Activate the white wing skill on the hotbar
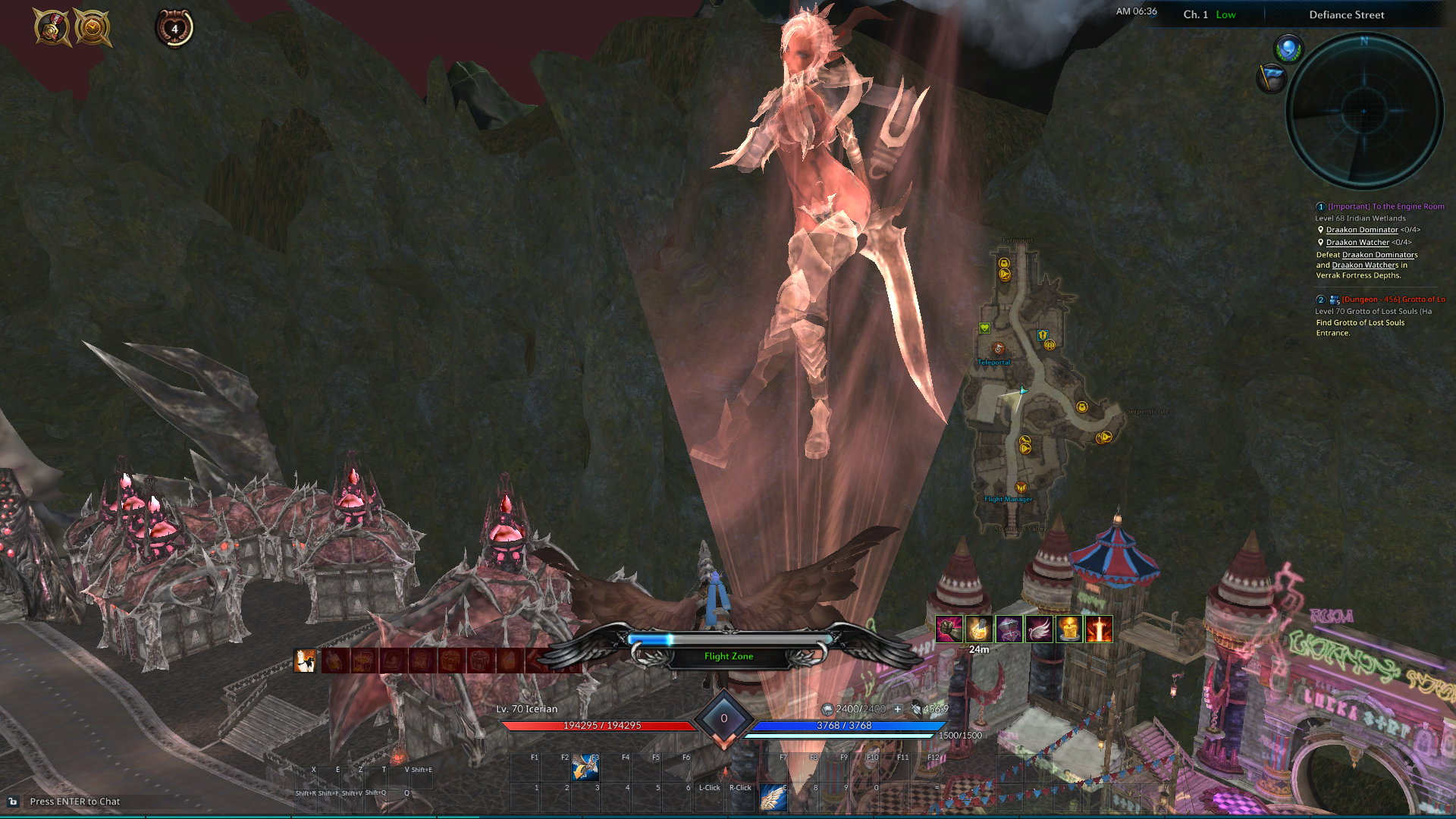The height and width of the screenshot is (819, 1456). pos(773,798)
